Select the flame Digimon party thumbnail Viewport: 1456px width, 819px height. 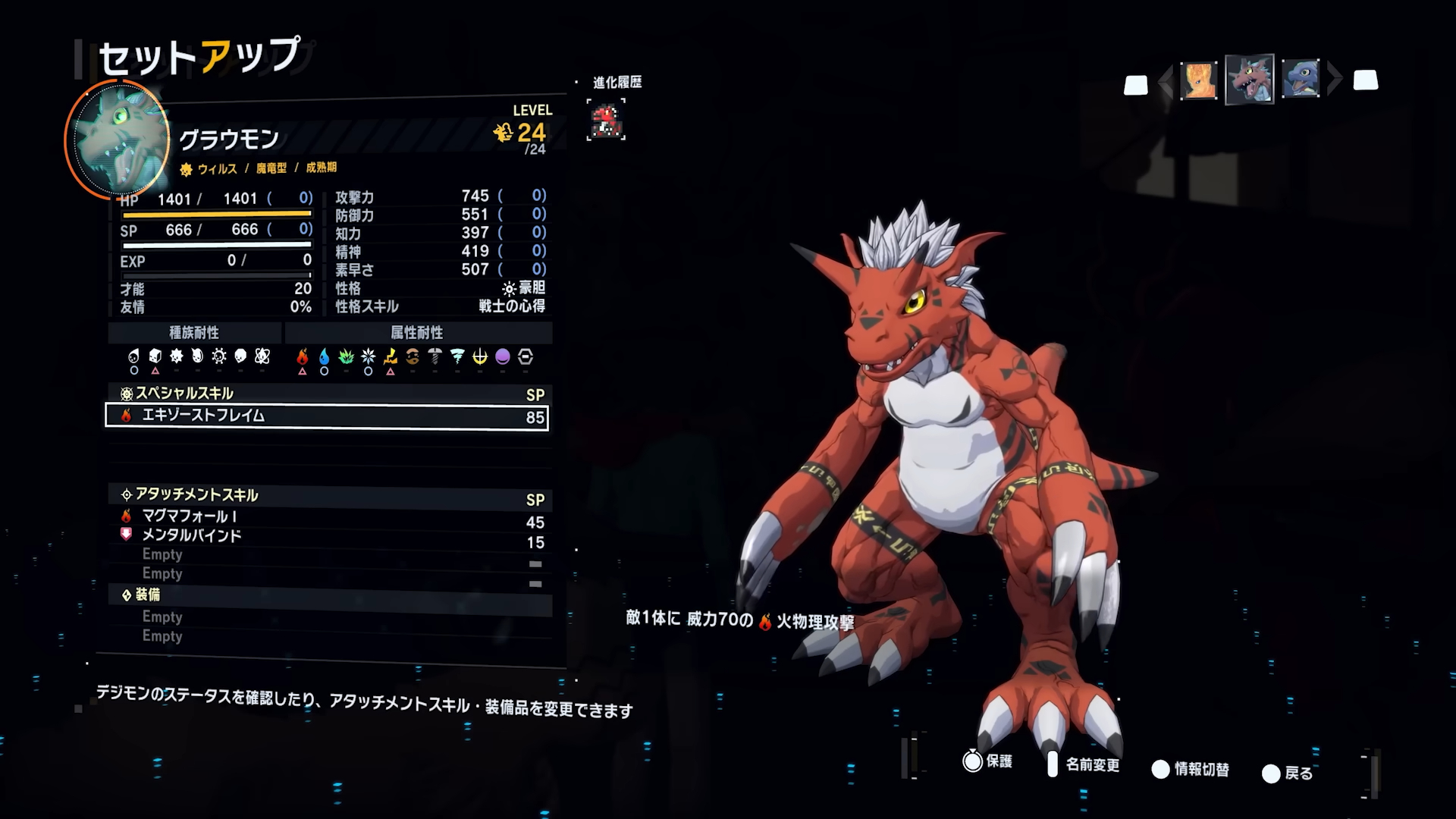(x=1199, y=80)
